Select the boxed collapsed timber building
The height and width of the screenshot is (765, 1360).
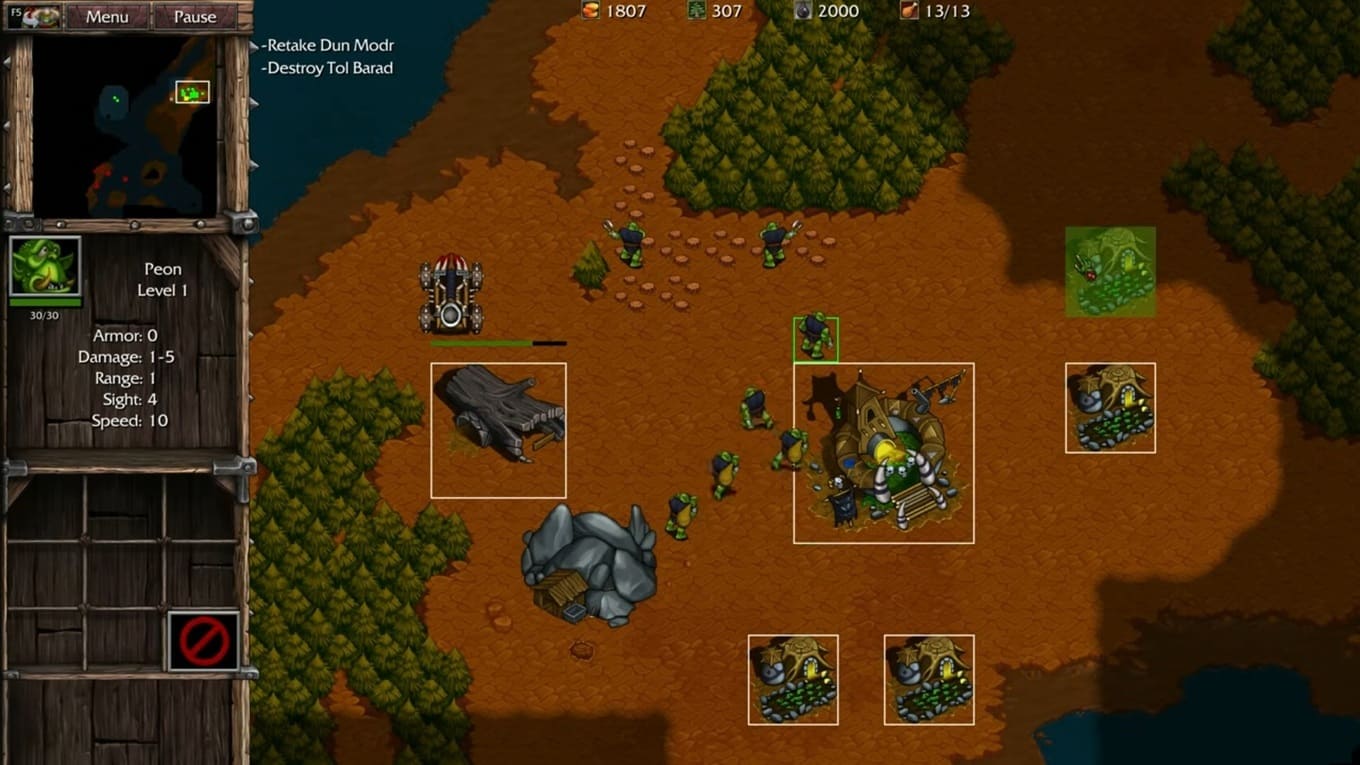(498, 430)
